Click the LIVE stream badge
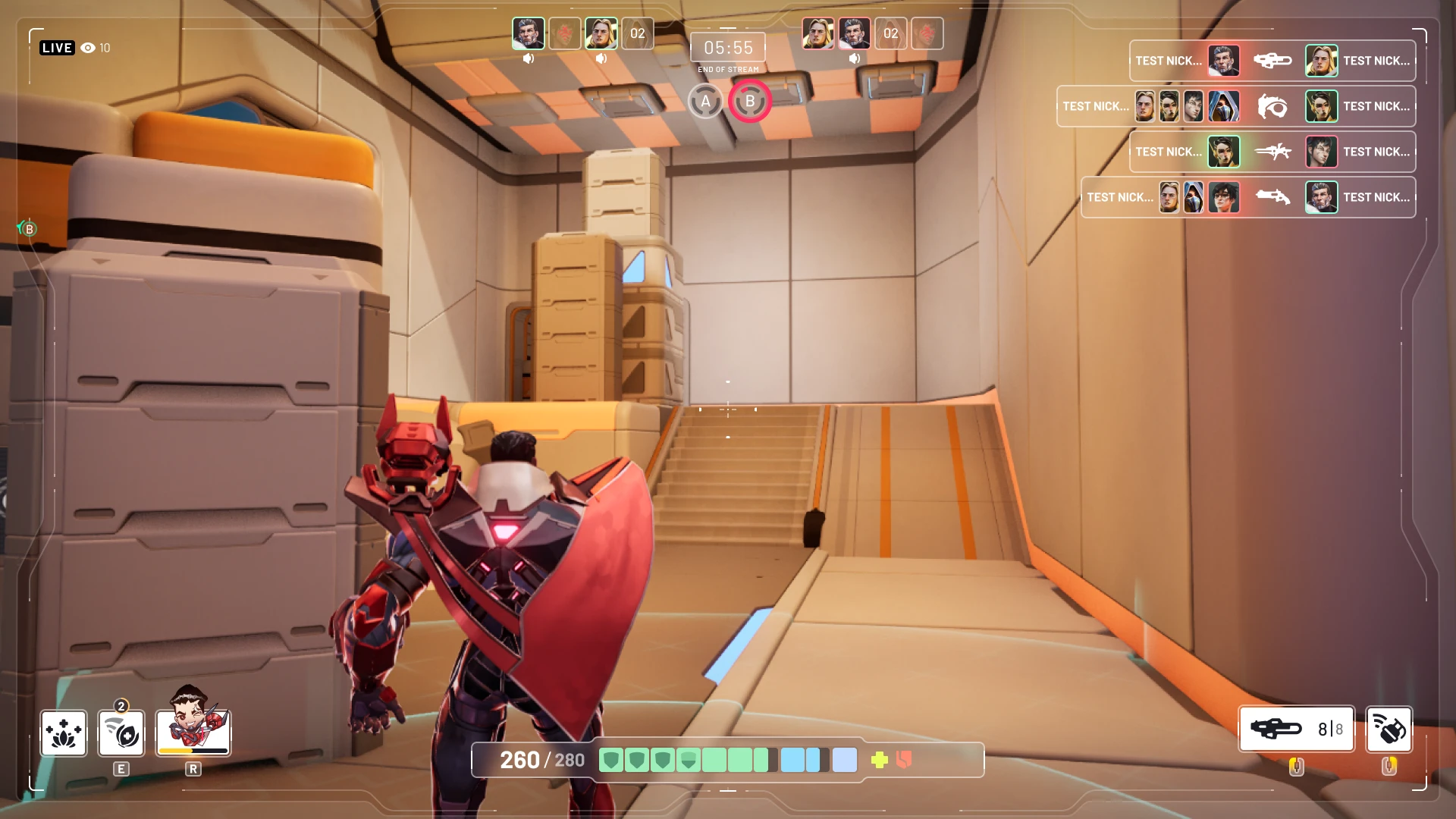 point(57,48)
